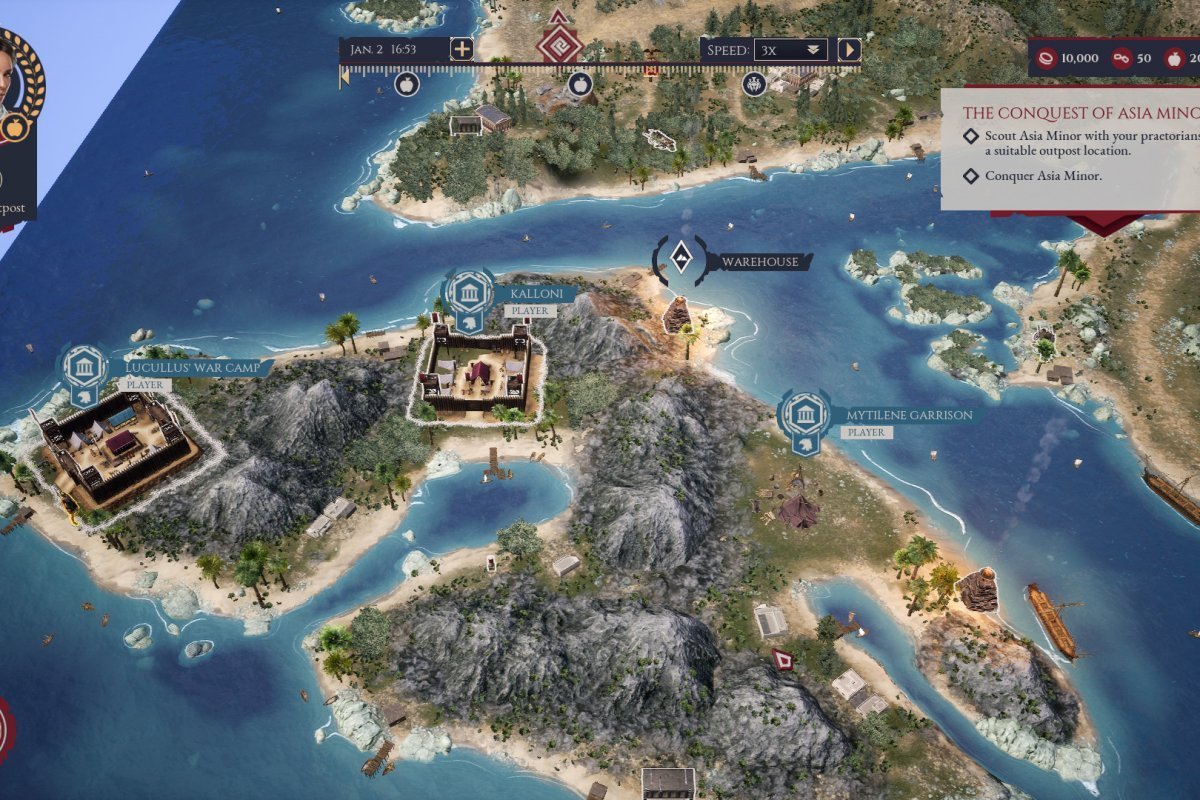The width and height of the screenshot is (1200, 800).
Task: Open the game speed dropdown showing 3x
Action: [x=790, y=49]
